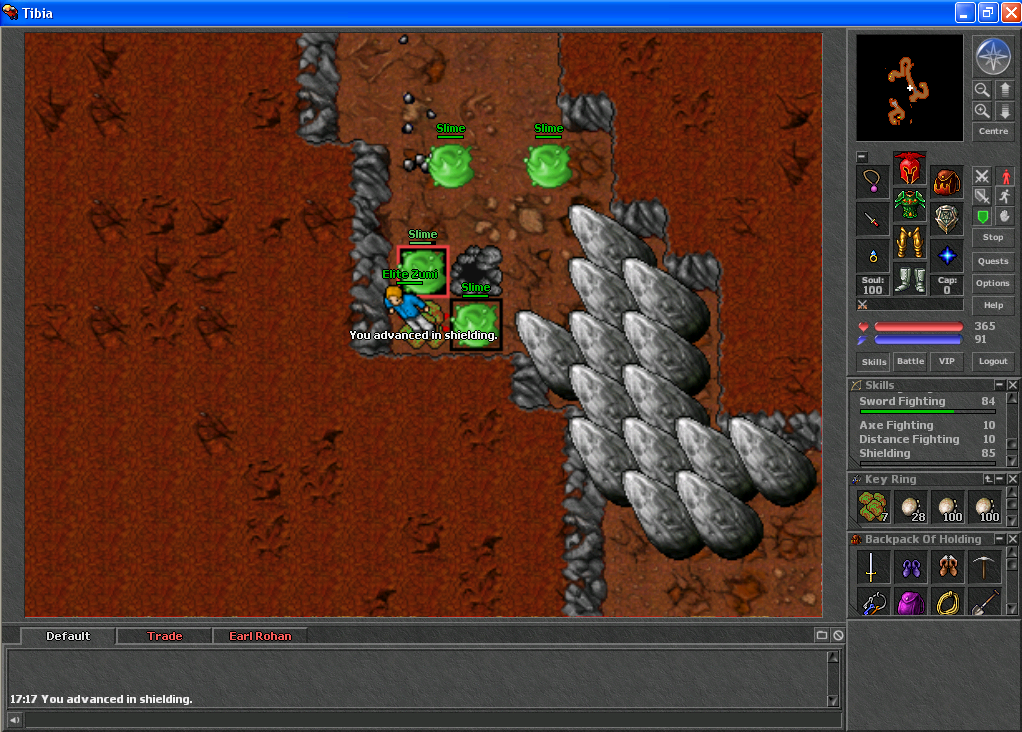Log out with the Logout button
1022x732 pixels.
click(x=993, y=361)
